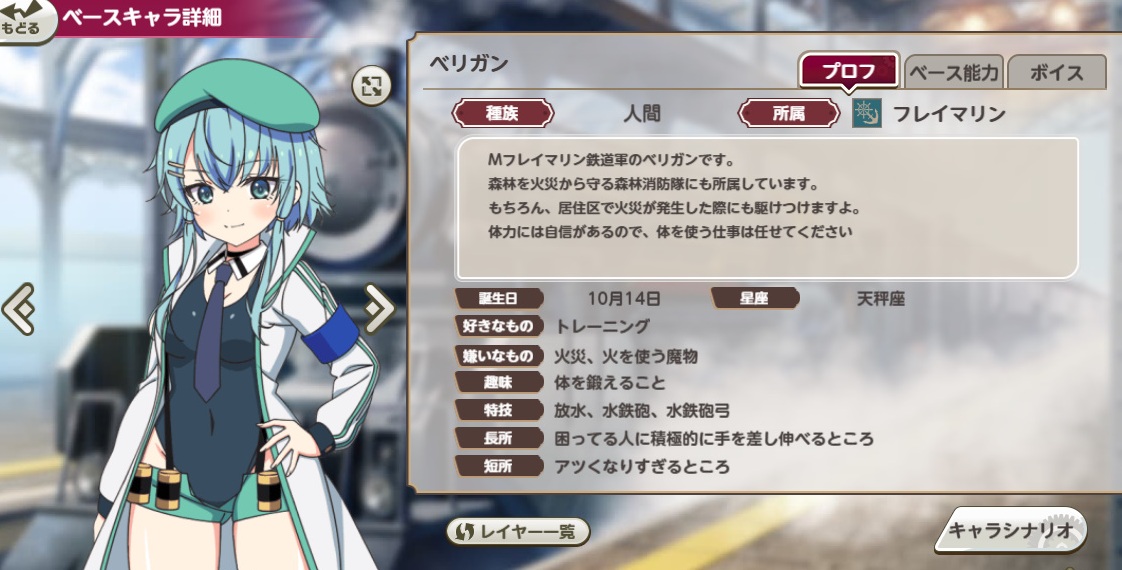Open the ベース能力 tab
The image size is (1122, 570).
click(952, 73)
